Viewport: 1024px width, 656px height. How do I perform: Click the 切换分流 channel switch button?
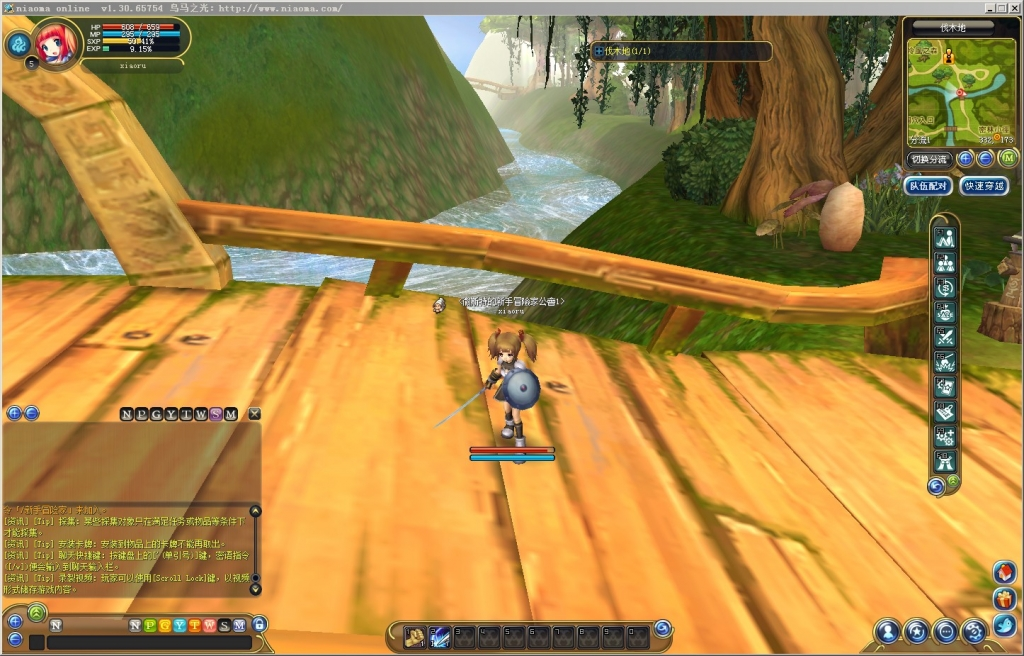(x=928, y=159)
